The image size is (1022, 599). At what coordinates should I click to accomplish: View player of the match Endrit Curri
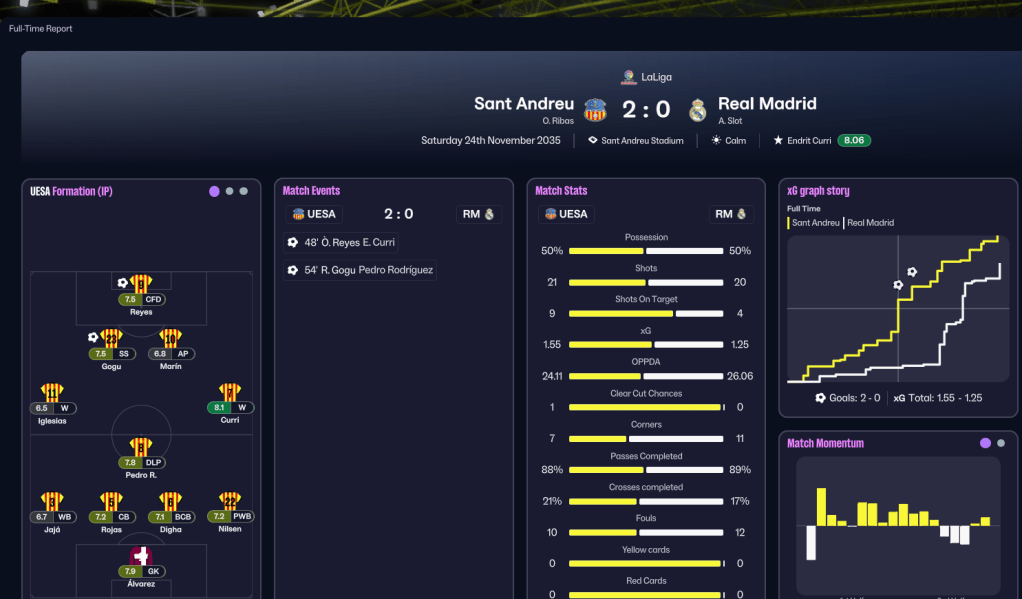tap(809, 141)
